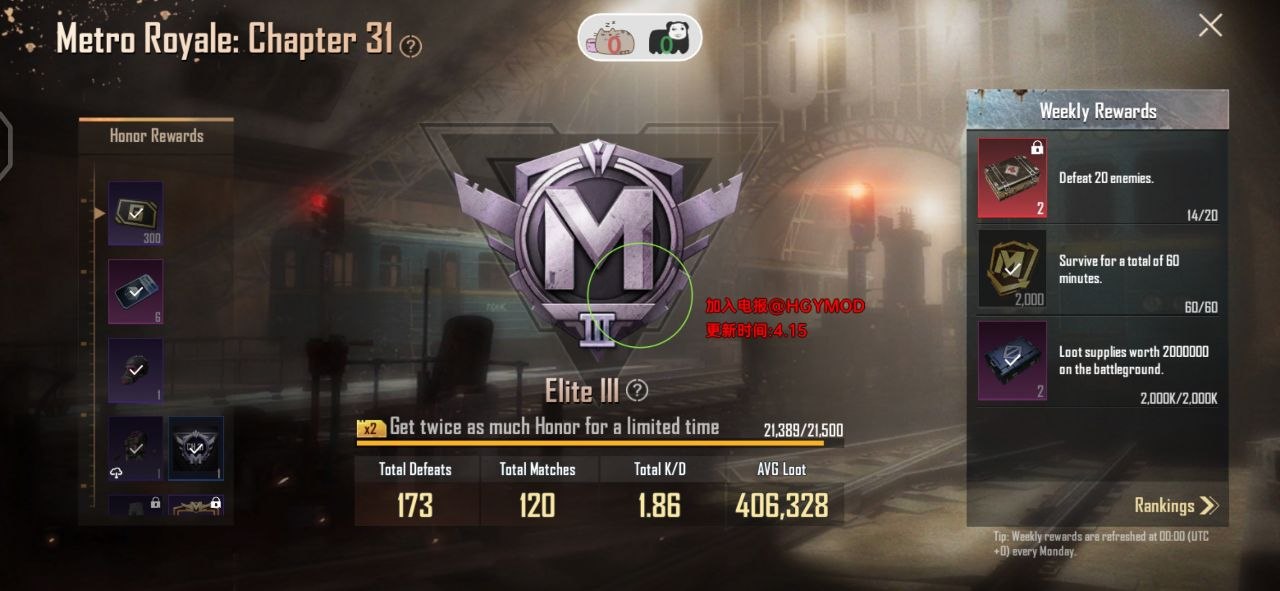
Task: Select the loot supplies reward crate
Action: pos(1012,360)
